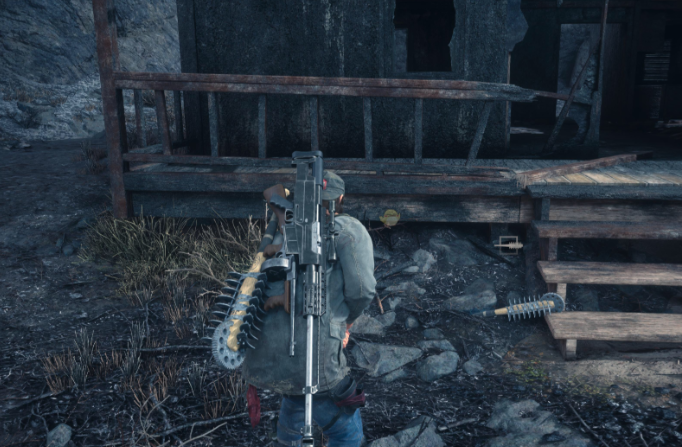Click the yellow item marker under the porch
This screenshot has width=682, height=447.
tap(389, 217)
